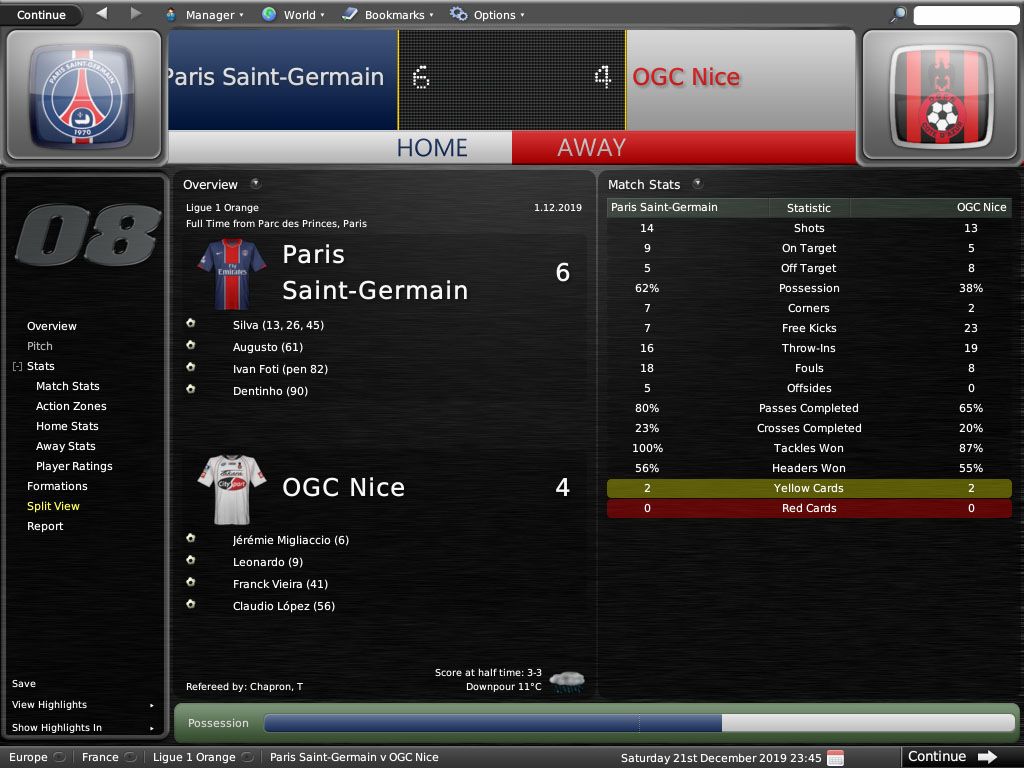Select Overview in the side menu
Image resolution: width=1024 pixels, height=768 pixels.
pyautogui.click(x=52, y=326)
